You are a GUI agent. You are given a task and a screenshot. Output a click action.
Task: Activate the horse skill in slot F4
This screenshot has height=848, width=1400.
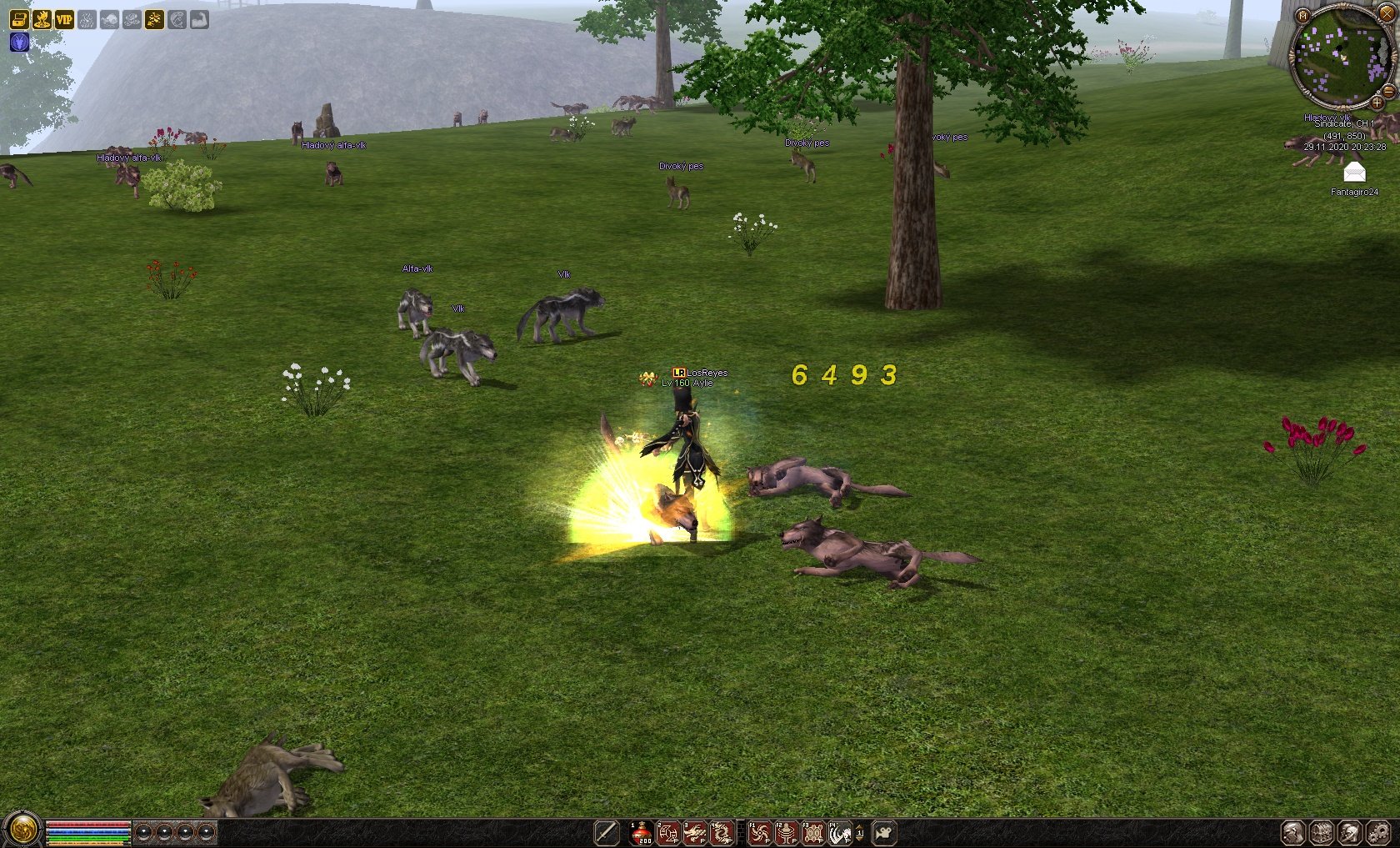click(x=840, y=832)
